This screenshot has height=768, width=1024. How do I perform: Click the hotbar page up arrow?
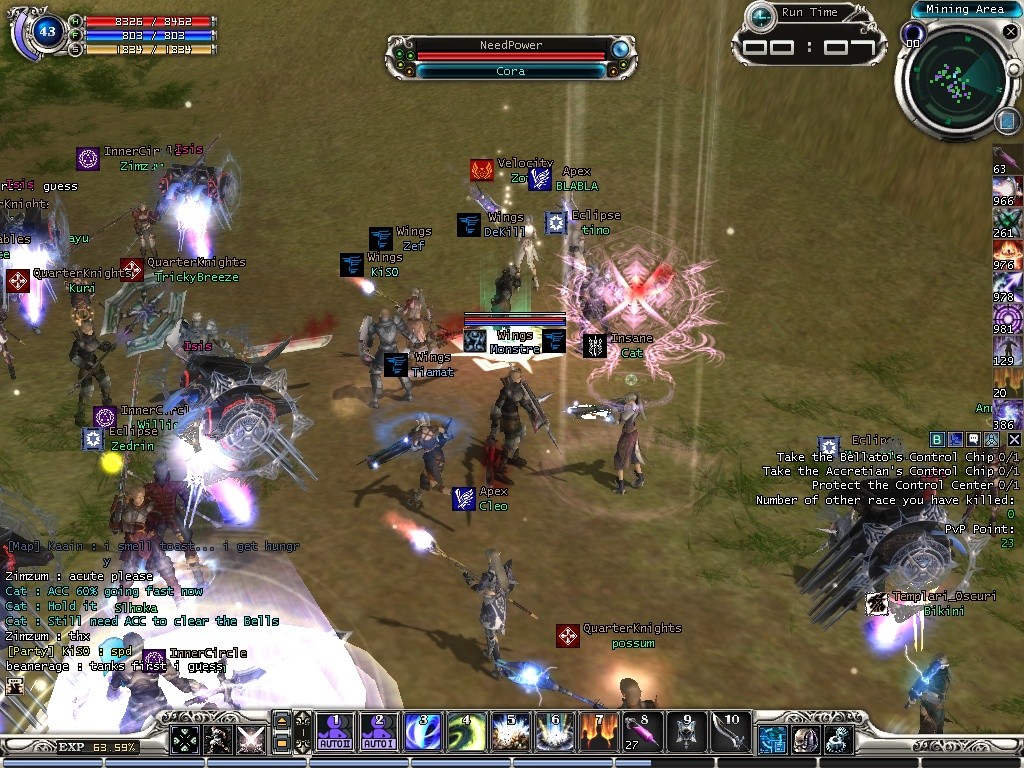[x=282, y=721]
